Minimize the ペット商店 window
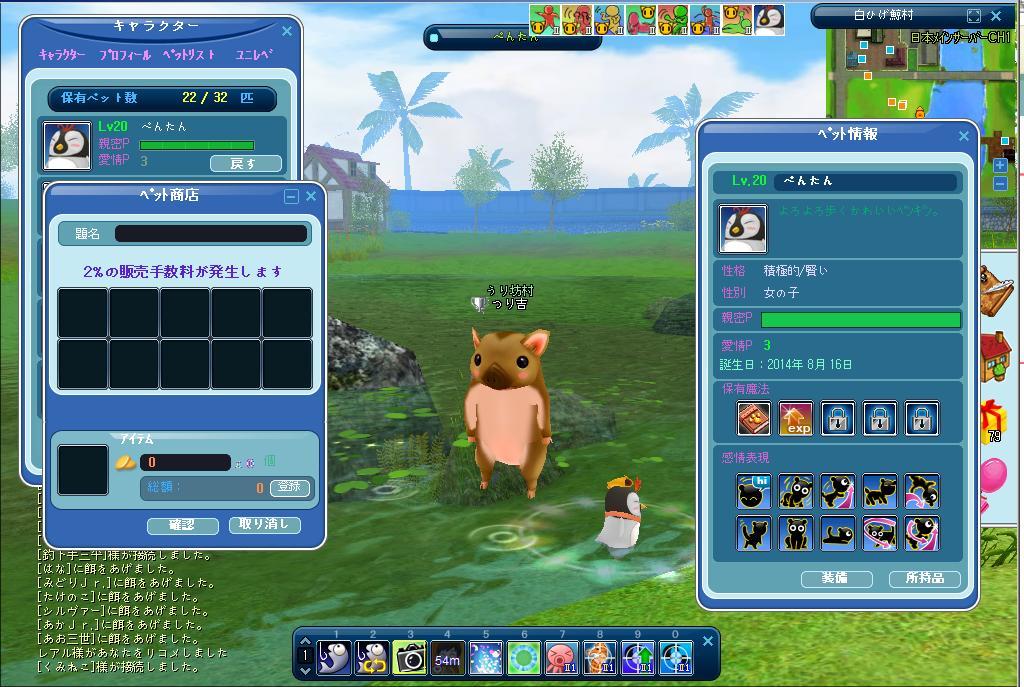 [x=291, y=196]
